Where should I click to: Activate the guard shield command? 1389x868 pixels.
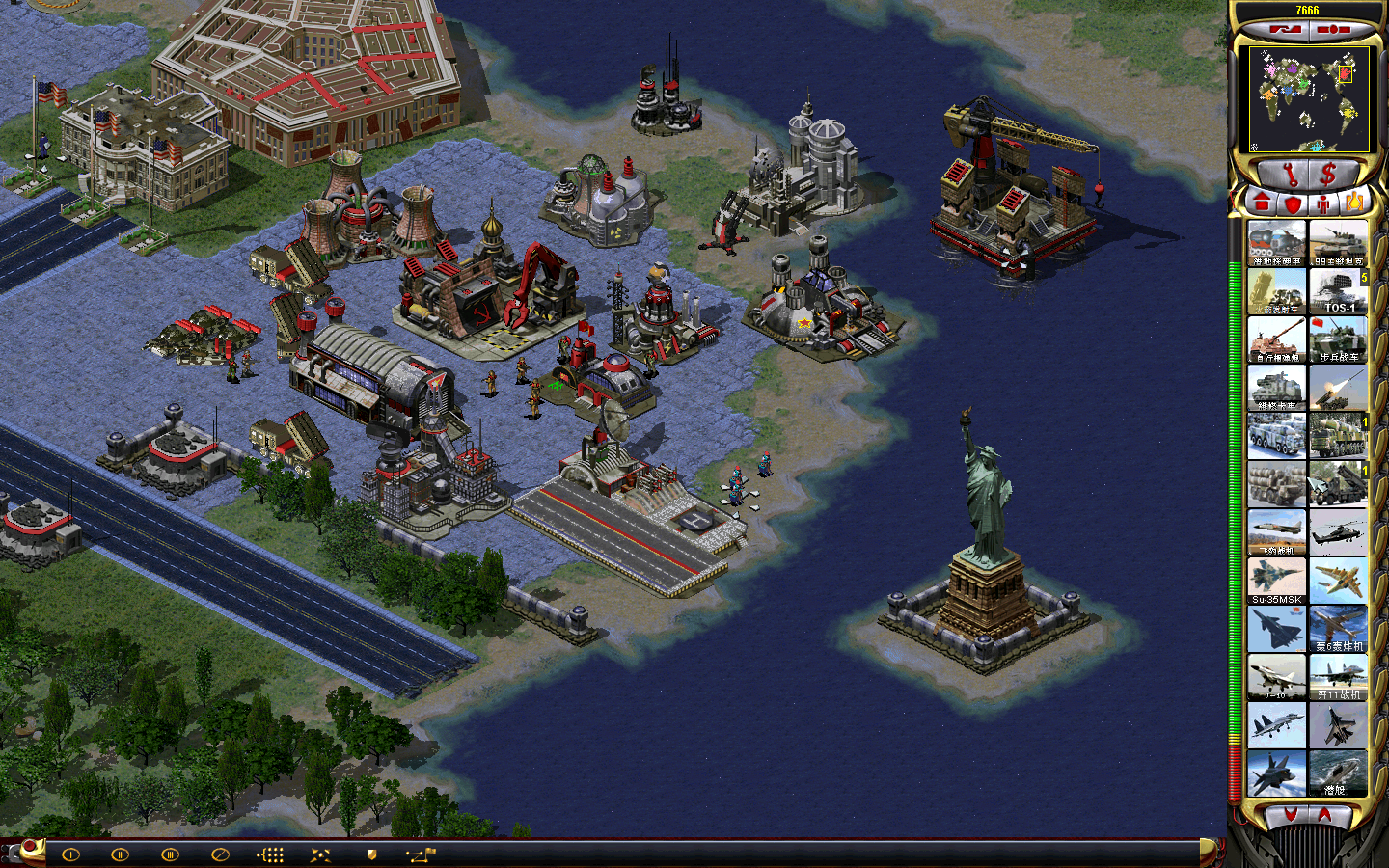(x=371, y=854)
